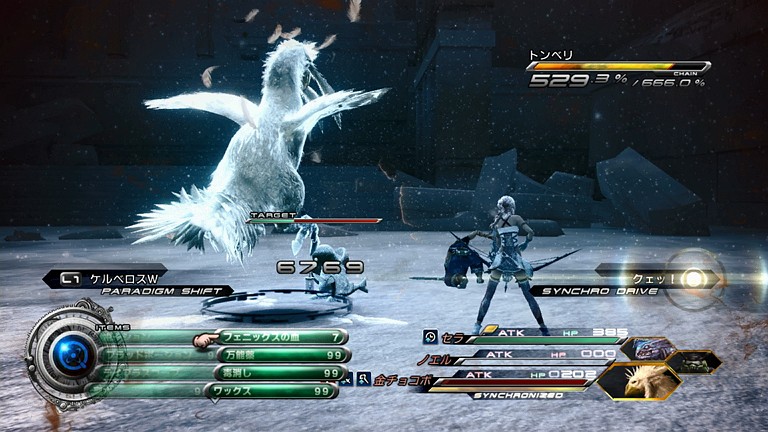Select セラ's party status row
The image size is (768, 432).
(520, 335)
